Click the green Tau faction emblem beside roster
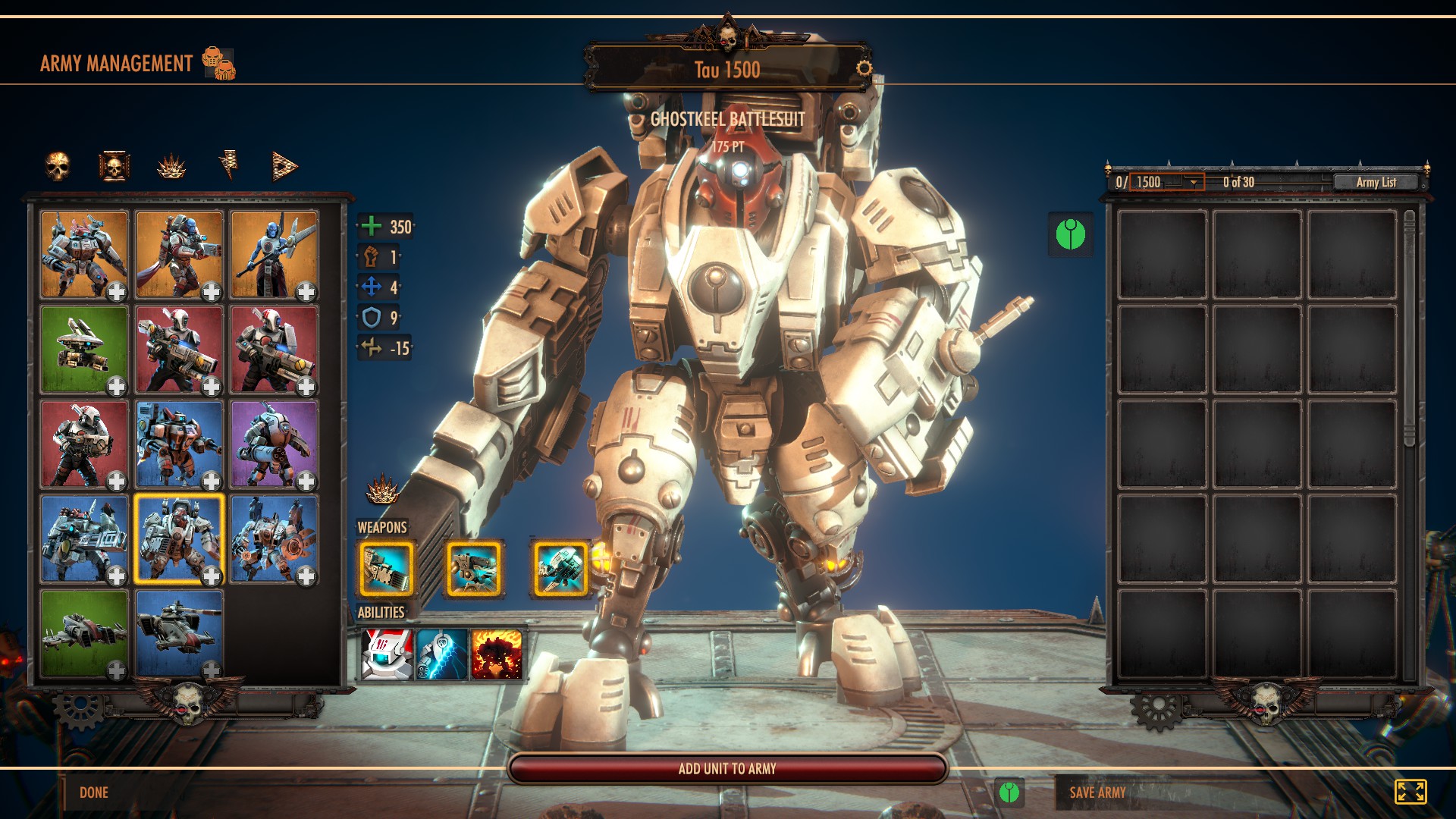 pyautogui.click(x=1070, y=234)
